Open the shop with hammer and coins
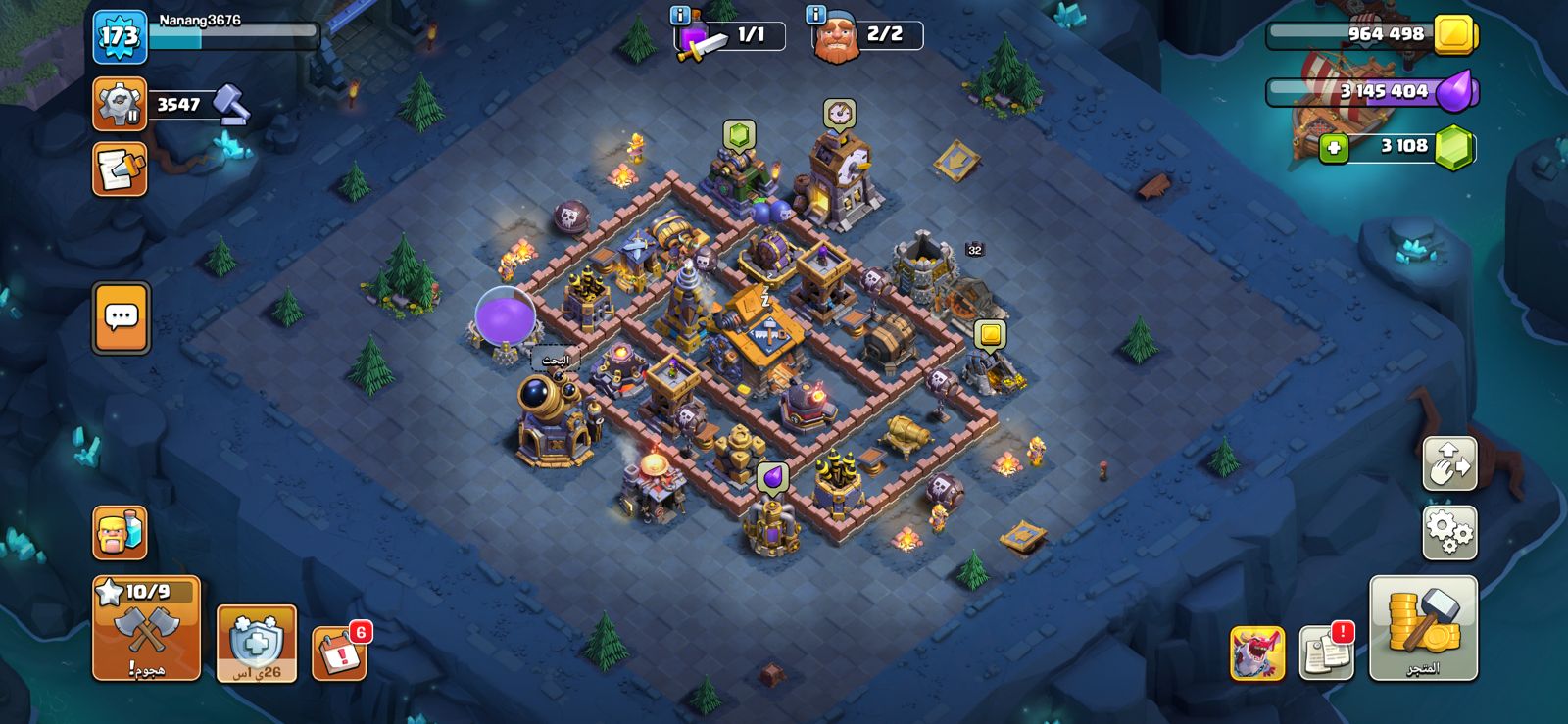The height and width of the screenshot is (724, 1568). coord(1423,628)
